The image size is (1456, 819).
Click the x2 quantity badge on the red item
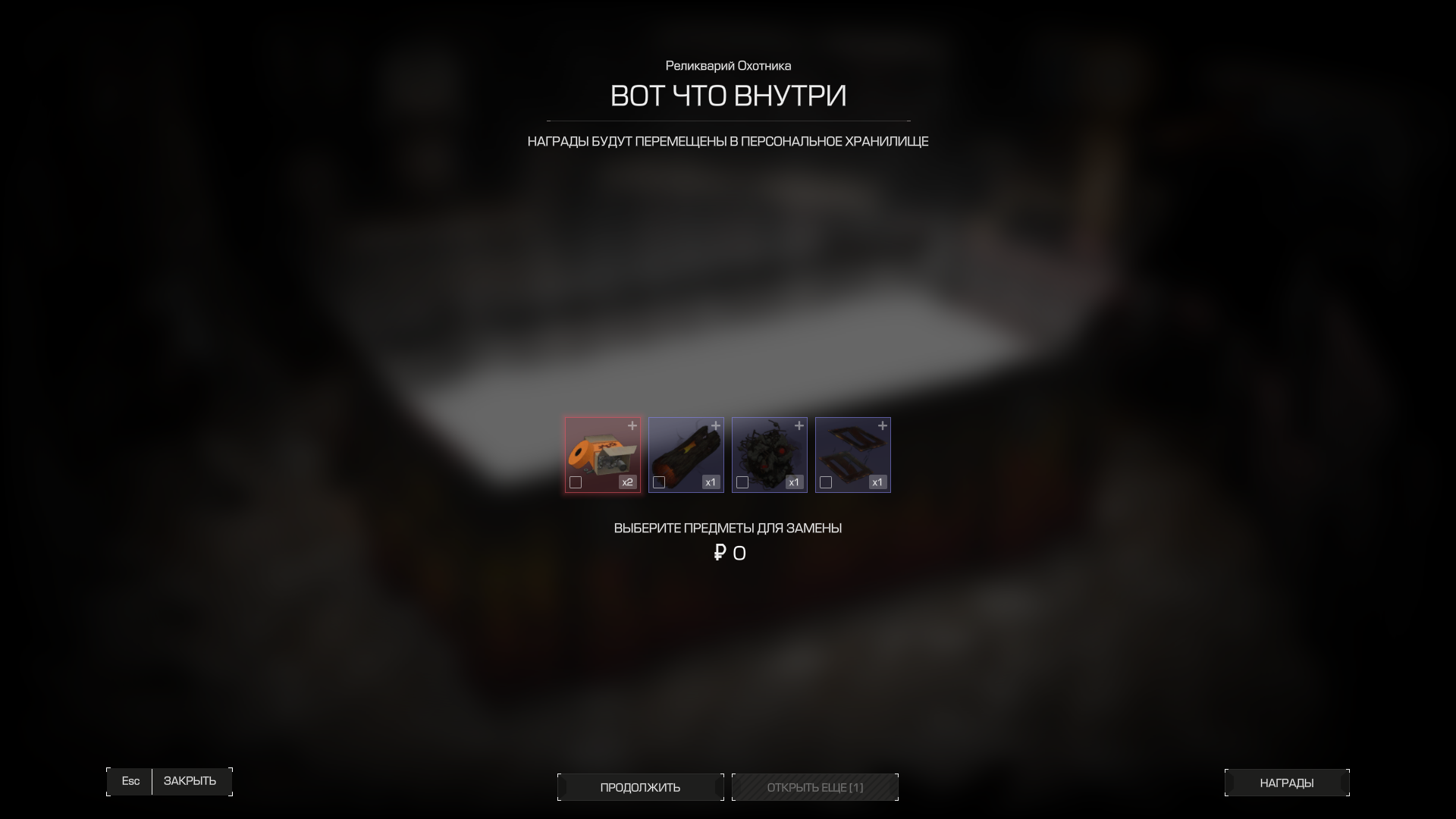[x=627, y=482]
